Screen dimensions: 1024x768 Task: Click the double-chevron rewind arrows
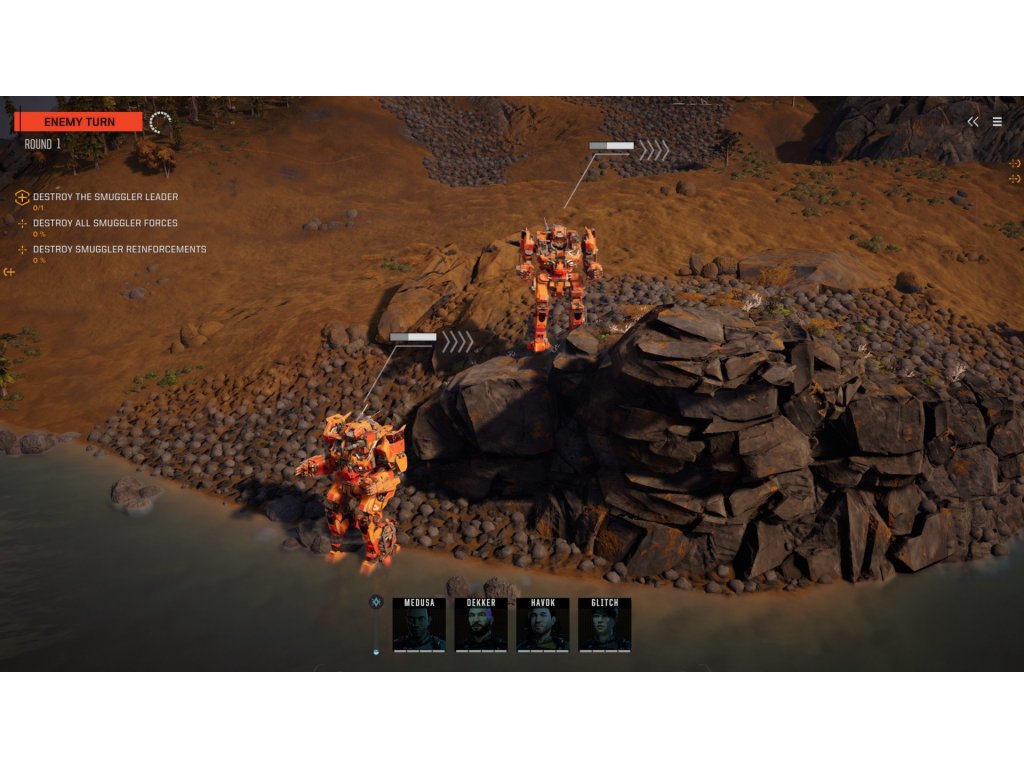click(x=973, y=122)
